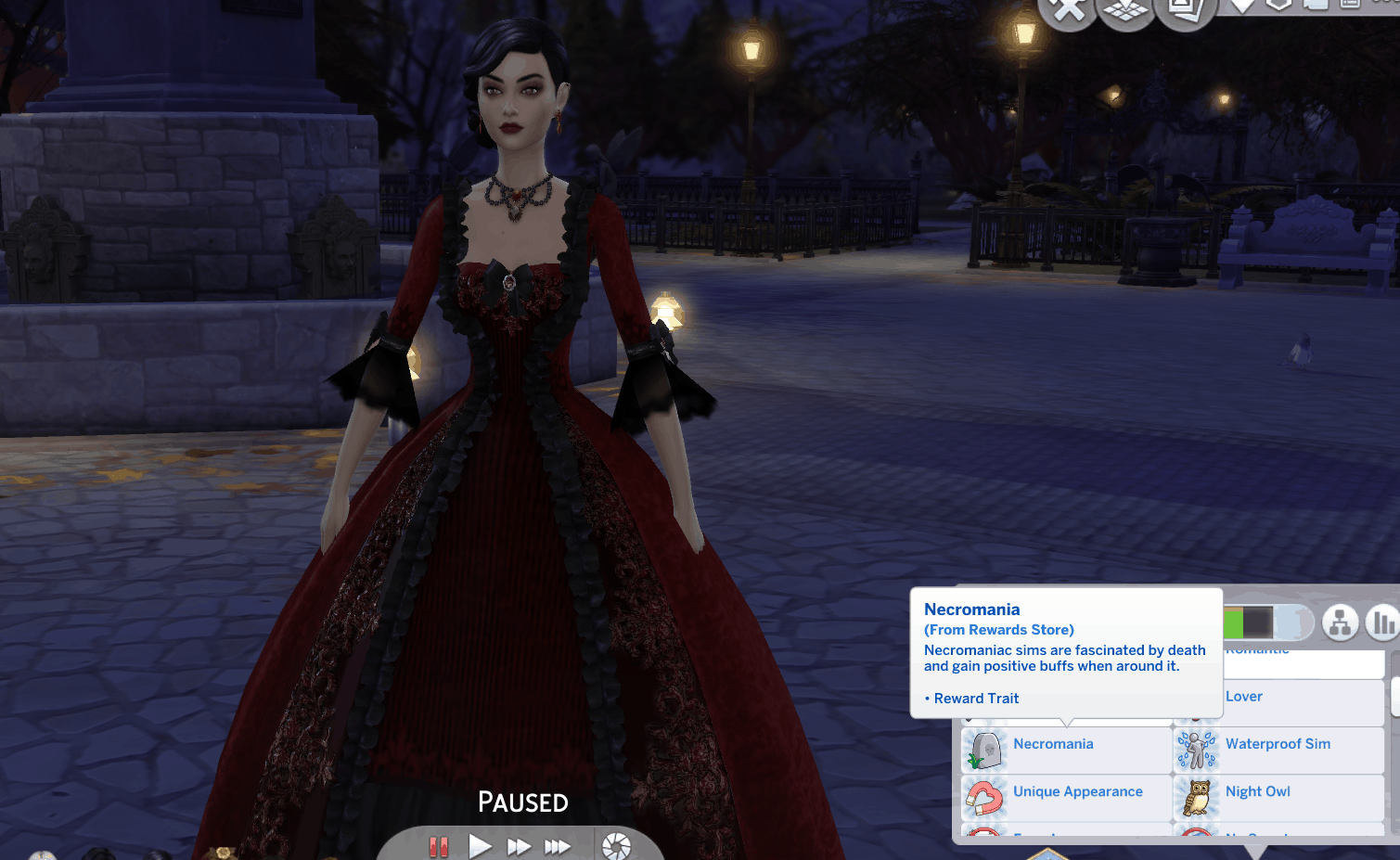Screen dimensions: 1400x860
Task: Click the red pause button
Action: 439,846
